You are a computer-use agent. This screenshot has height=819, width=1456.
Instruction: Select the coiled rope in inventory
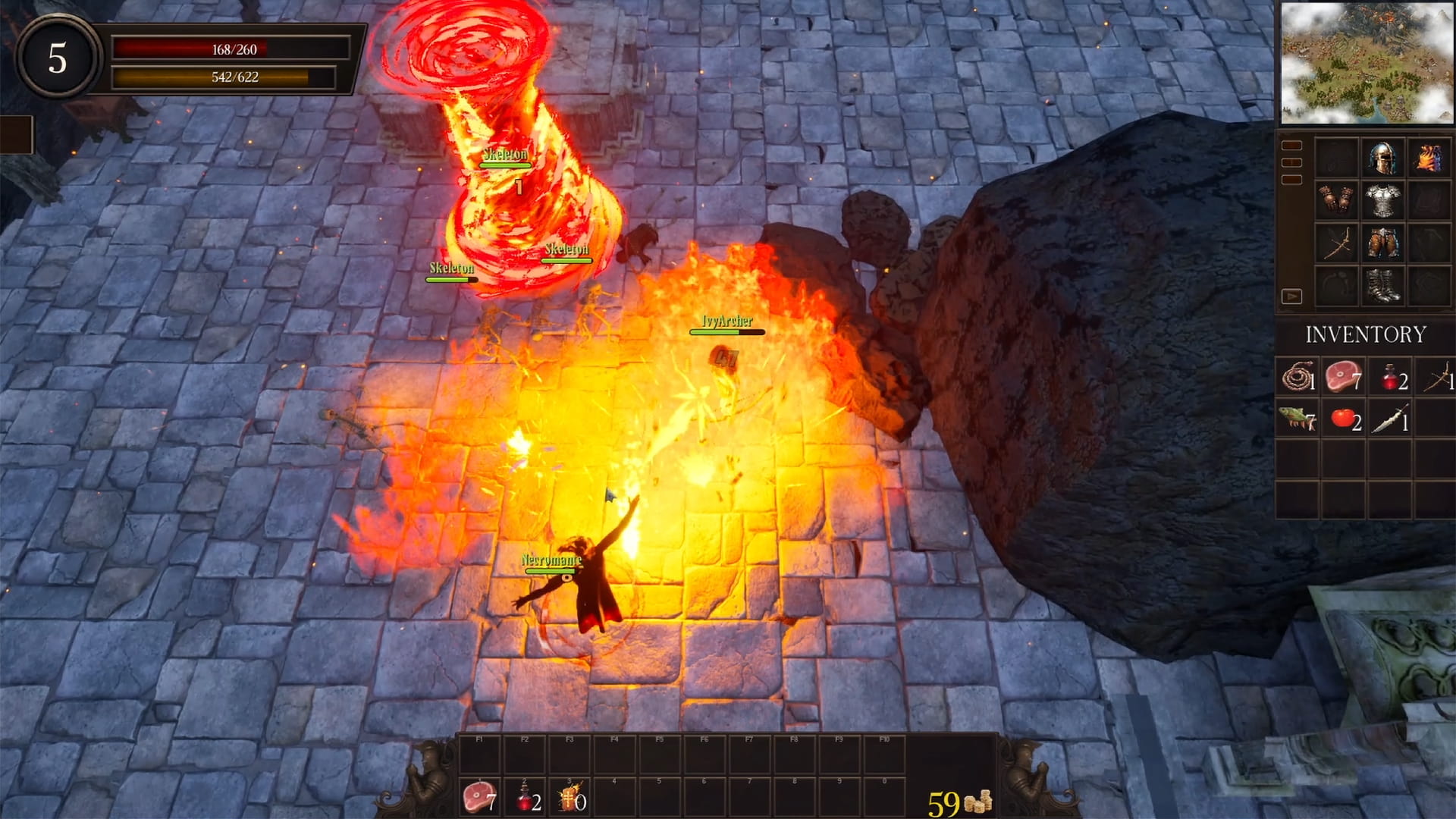[1298, 377]
